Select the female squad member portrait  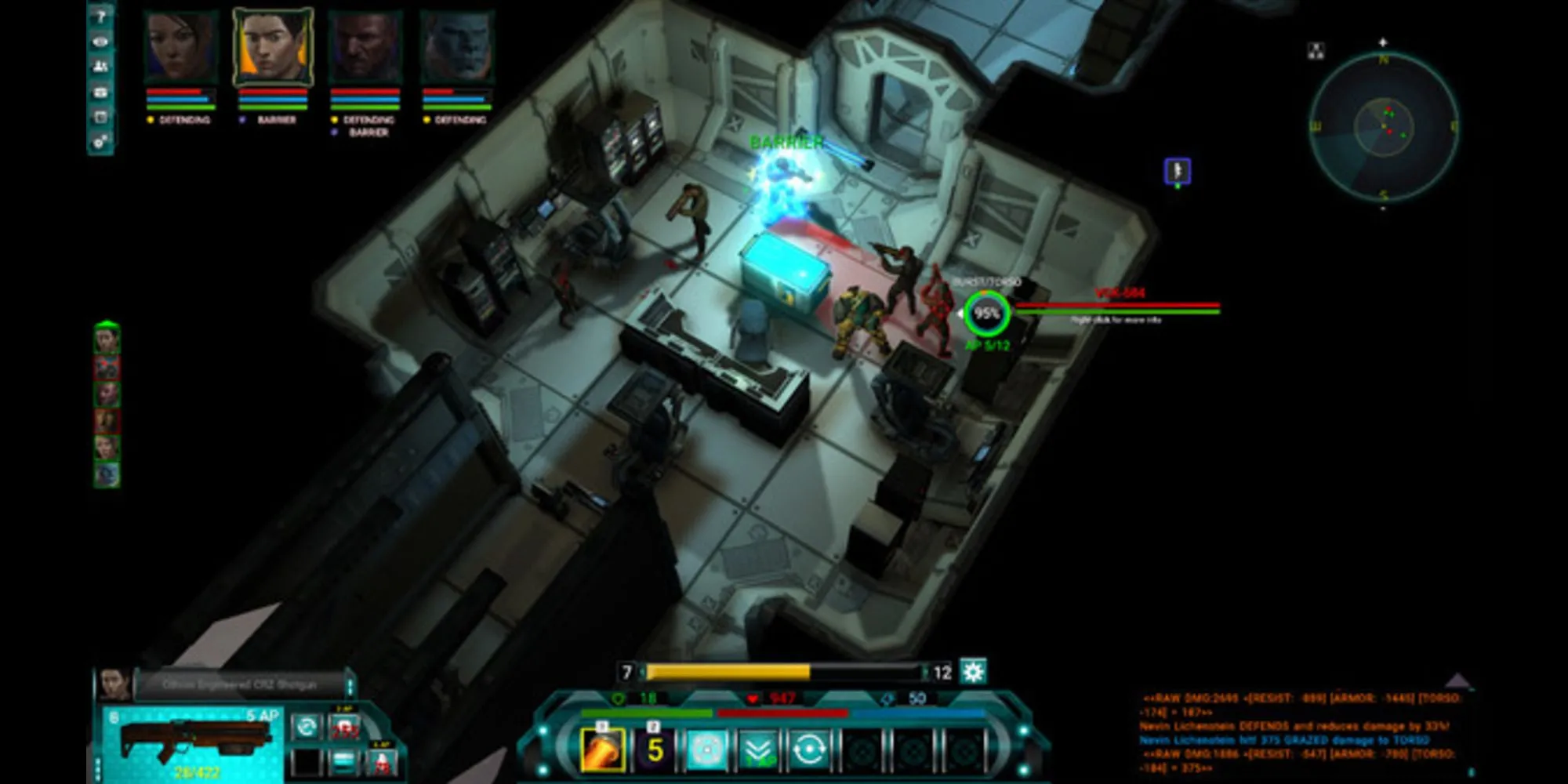(181, 45)
